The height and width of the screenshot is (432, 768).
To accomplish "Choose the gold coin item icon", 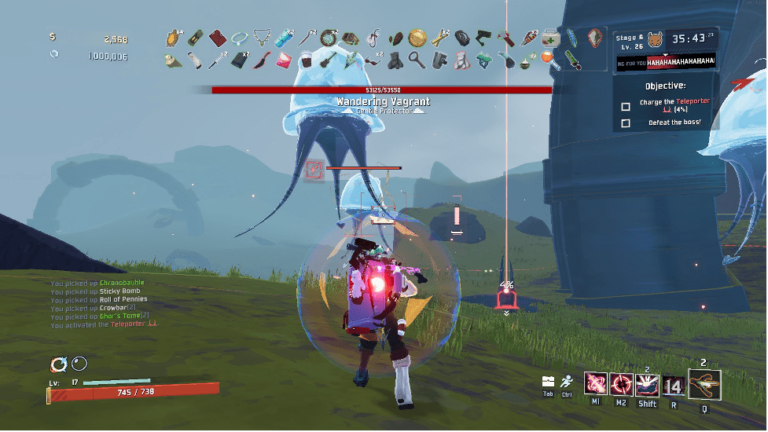I will (x=417, y=38).
